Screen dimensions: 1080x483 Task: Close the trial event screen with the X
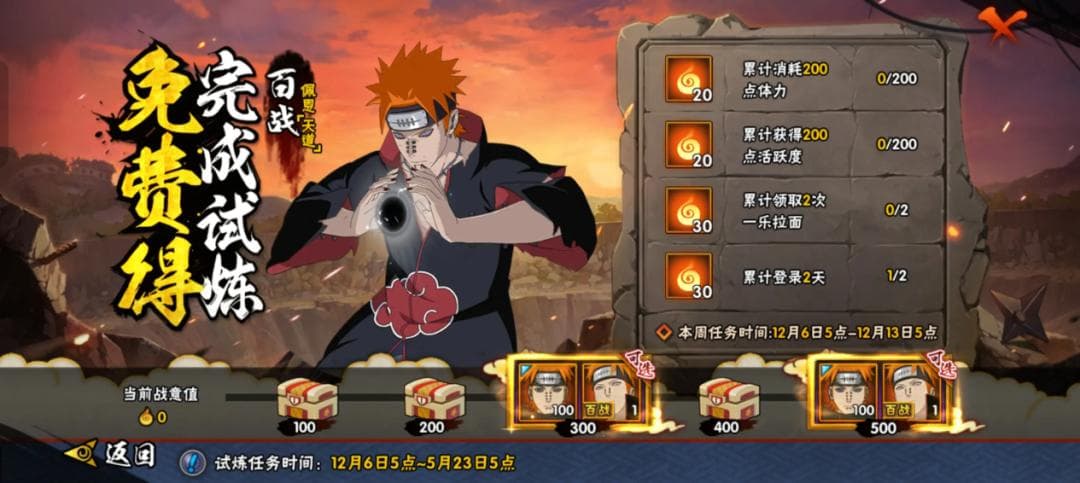(x=1001, y=21)
